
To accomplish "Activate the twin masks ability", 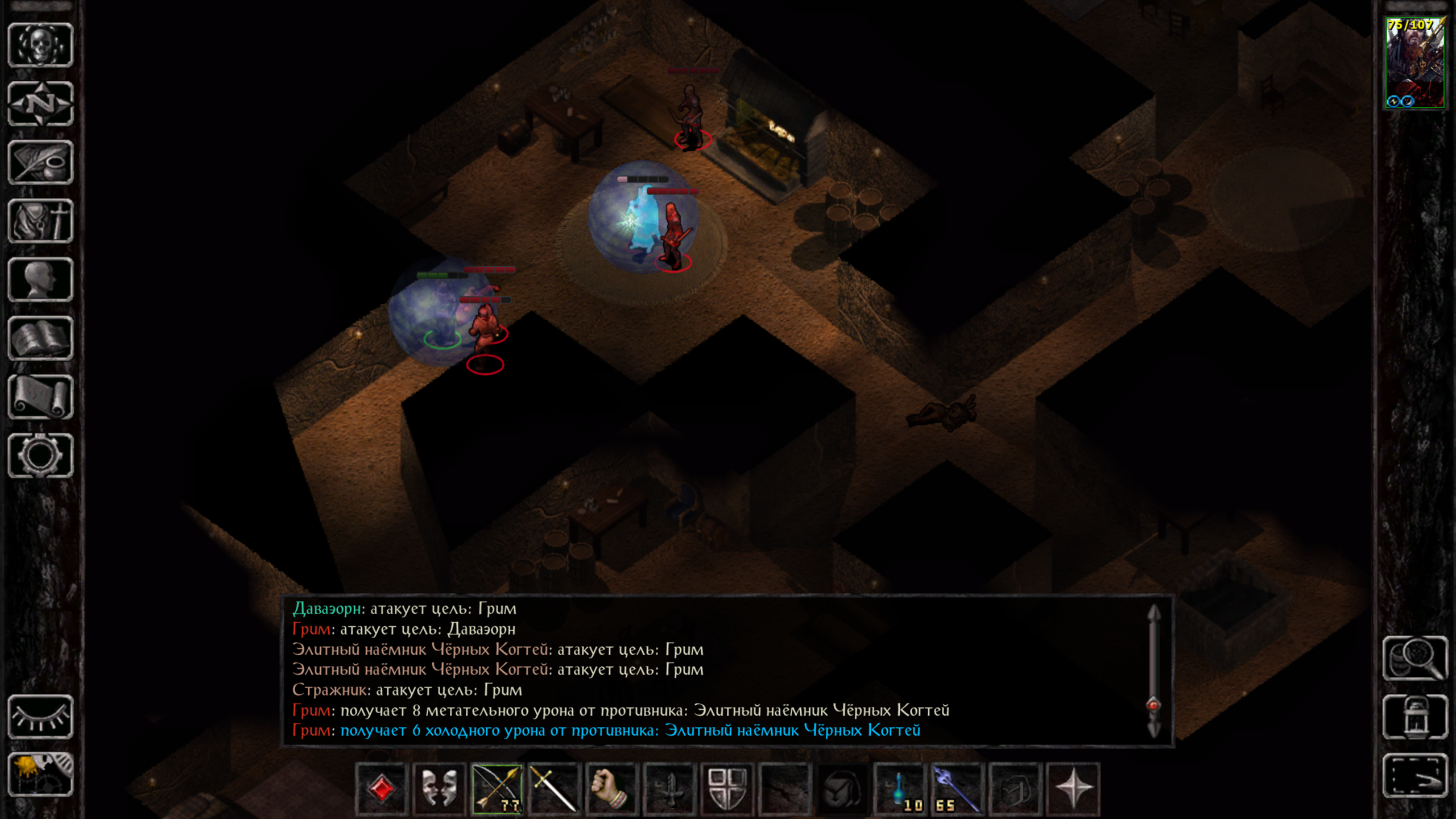I will (x=439, y=789).
